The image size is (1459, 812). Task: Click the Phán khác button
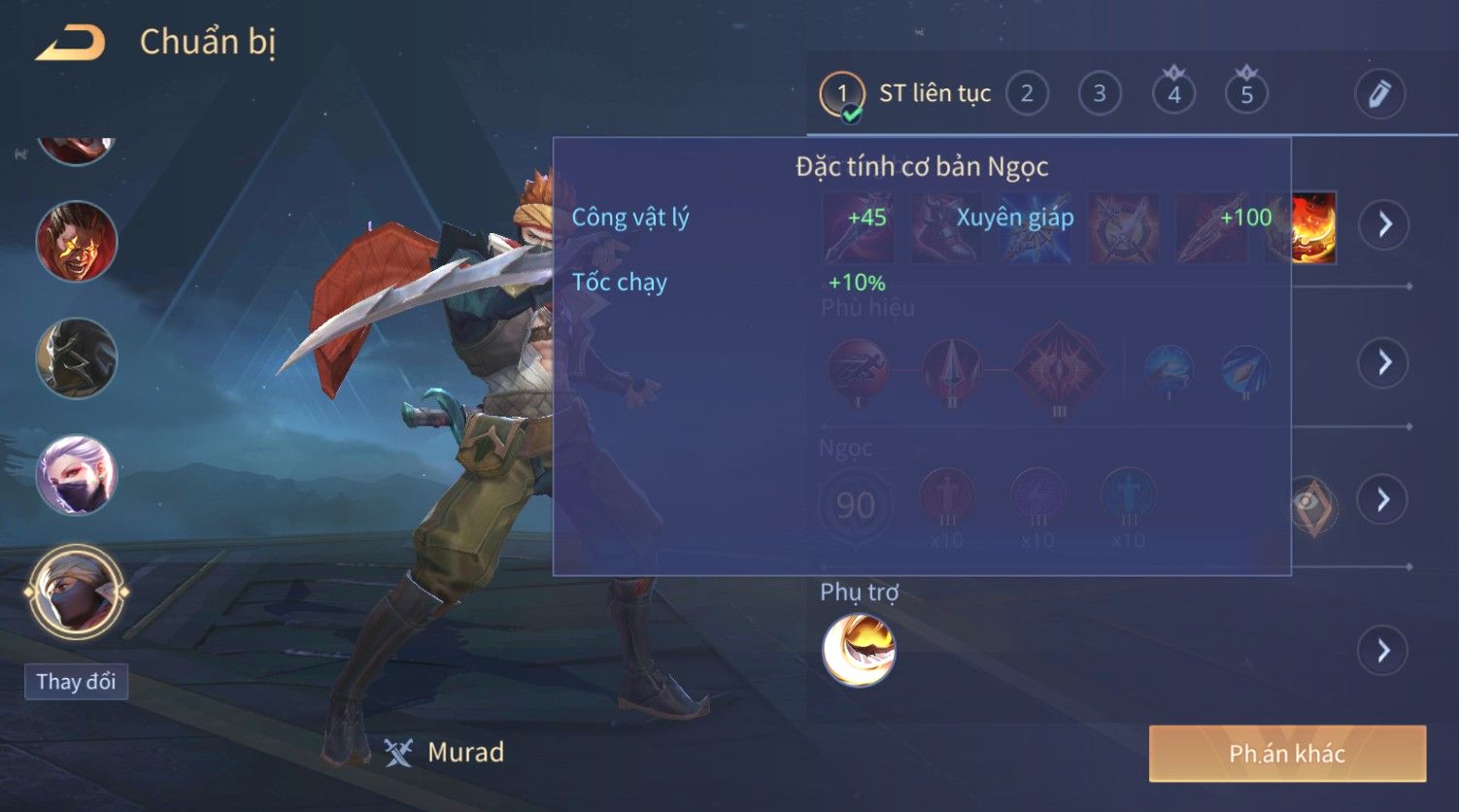(1287, 754)
